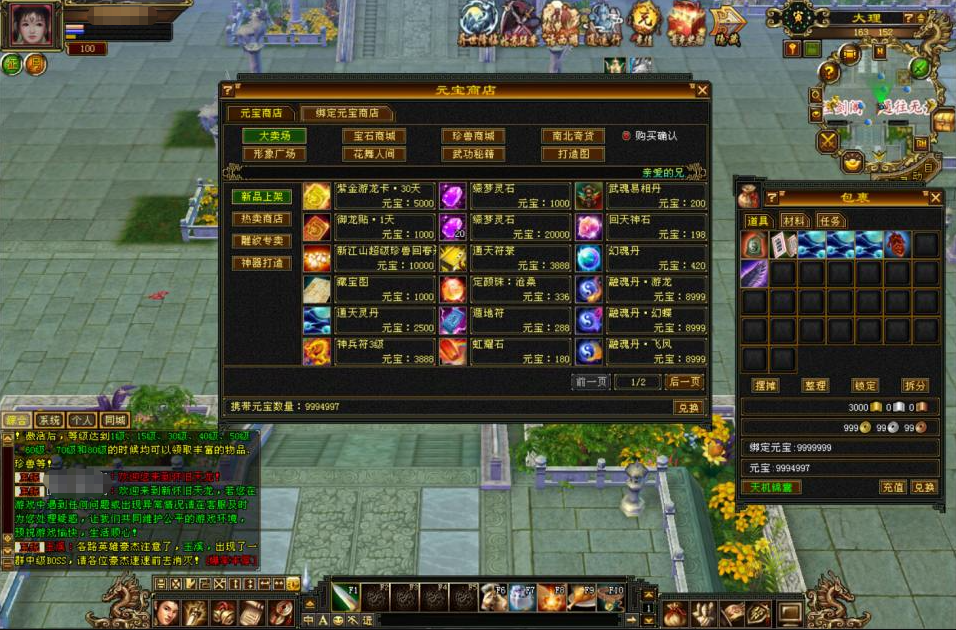Open the bag's 任务 tab
956x630 pixels.
pyautogui.click(x=831, y=221)
